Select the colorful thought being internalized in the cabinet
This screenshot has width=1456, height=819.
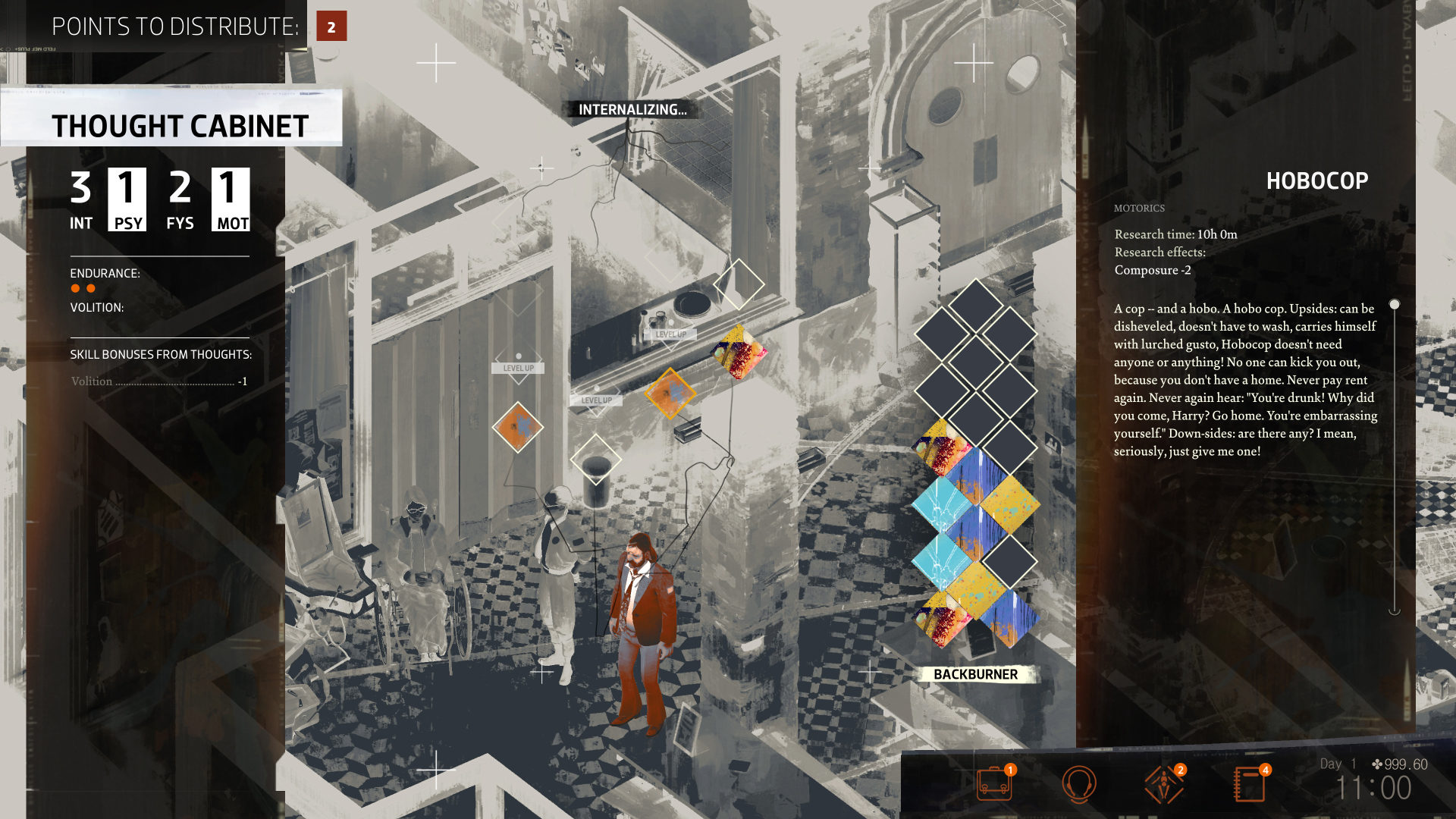point(739,351)
